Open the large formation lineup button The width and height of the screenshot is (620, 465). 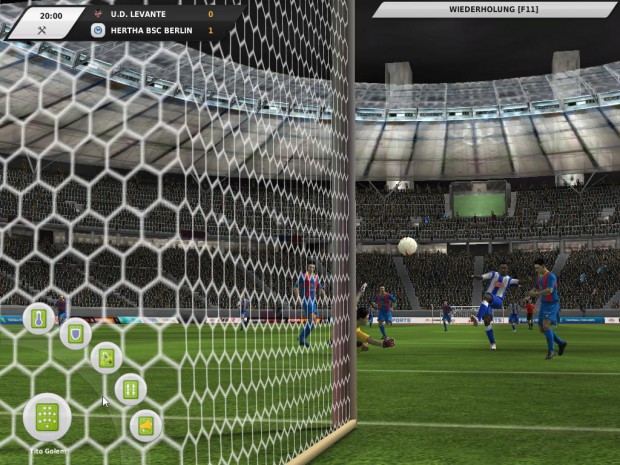pyautogui.click(x=47, y=417)
